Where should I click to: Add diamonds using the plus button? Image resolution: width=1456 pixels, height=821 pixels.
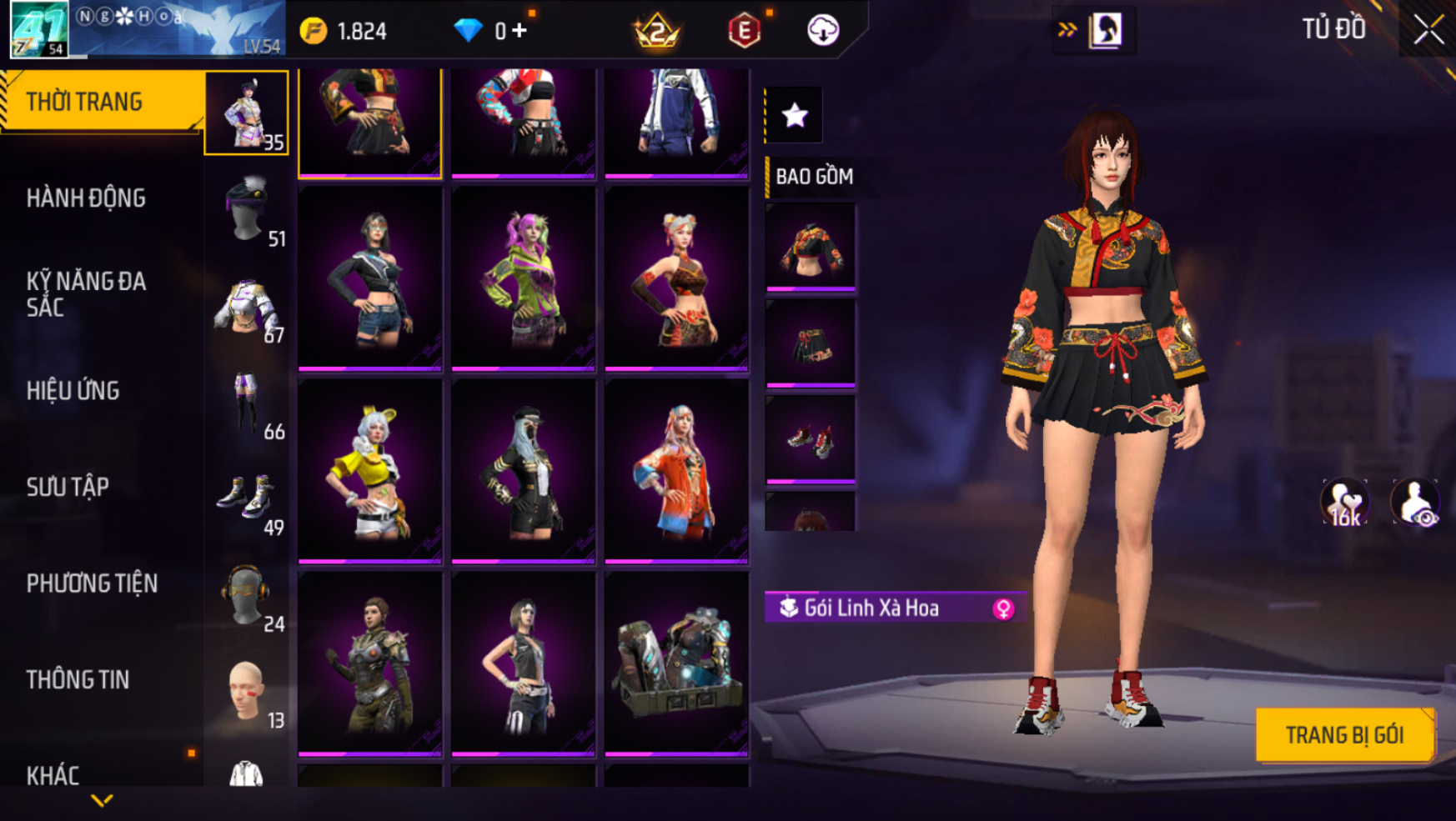[520, 31]
